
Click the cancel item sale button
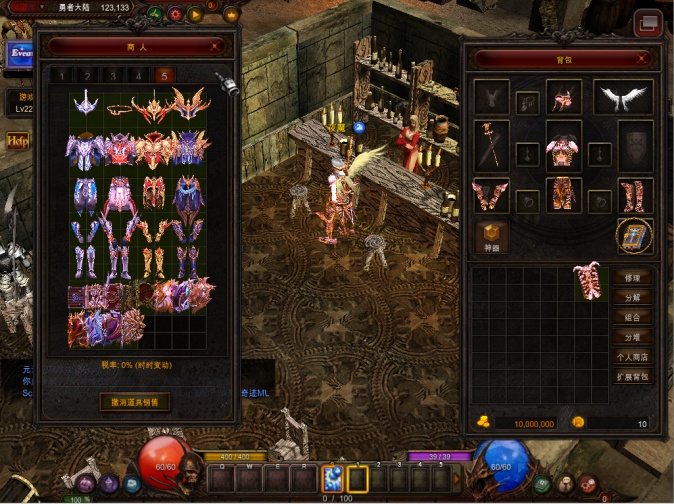tap(134, 402)
